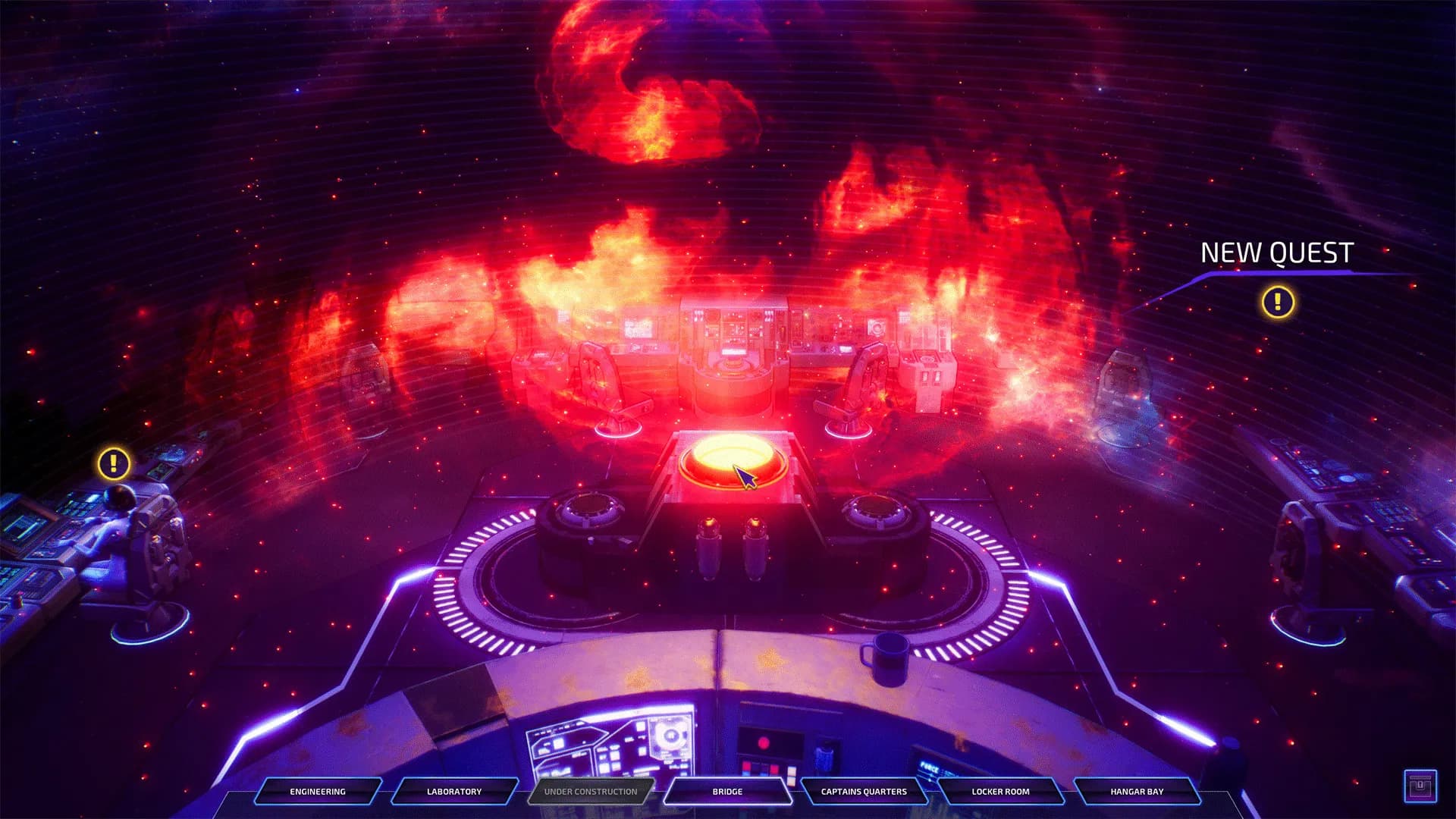Select the BRIDGE tab
1456x819 pixels.
point(726,792)
